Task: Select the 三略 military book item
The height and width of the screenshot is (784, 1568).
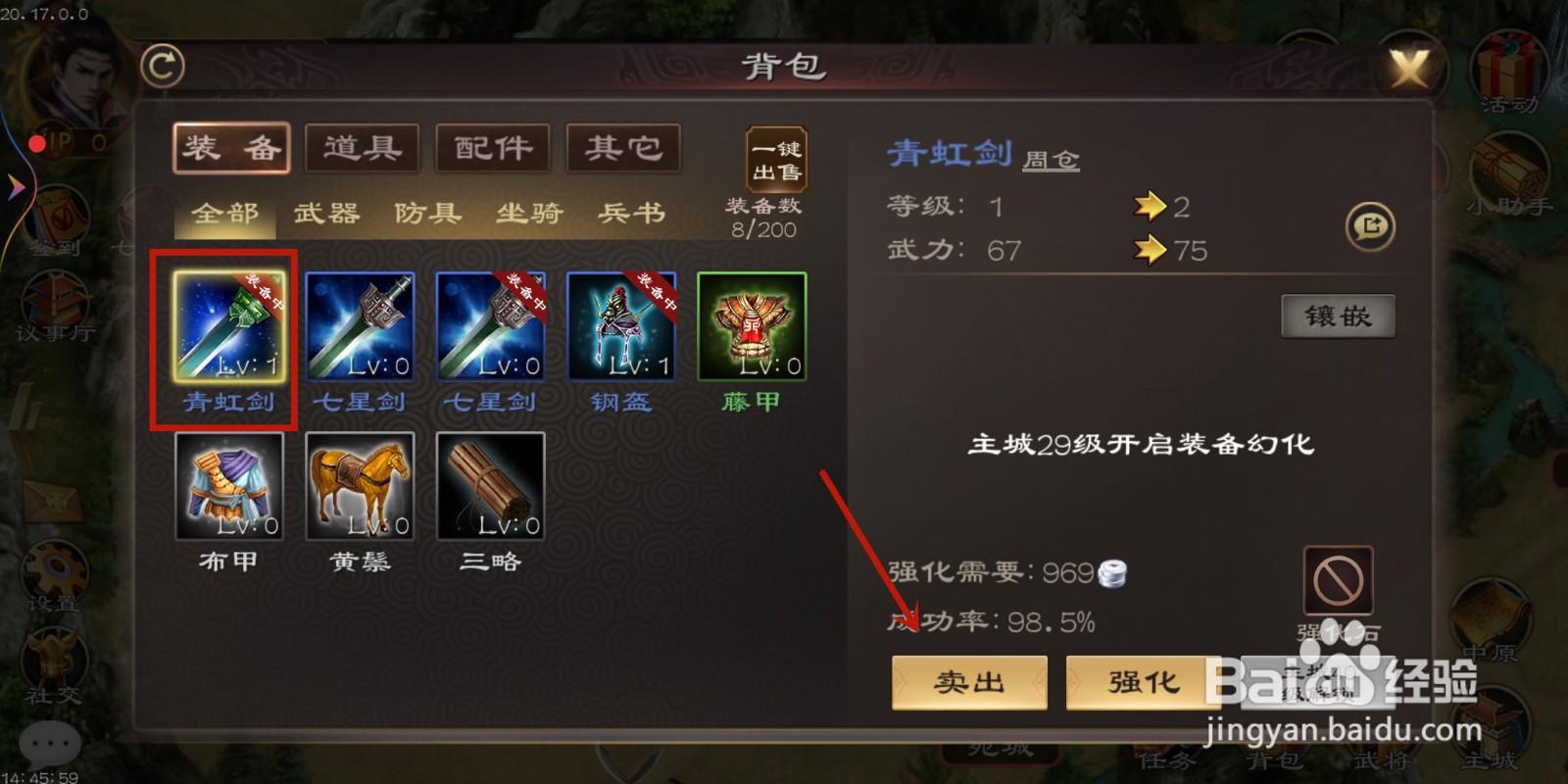Action: pyautogui.click(x=490, y=485)
